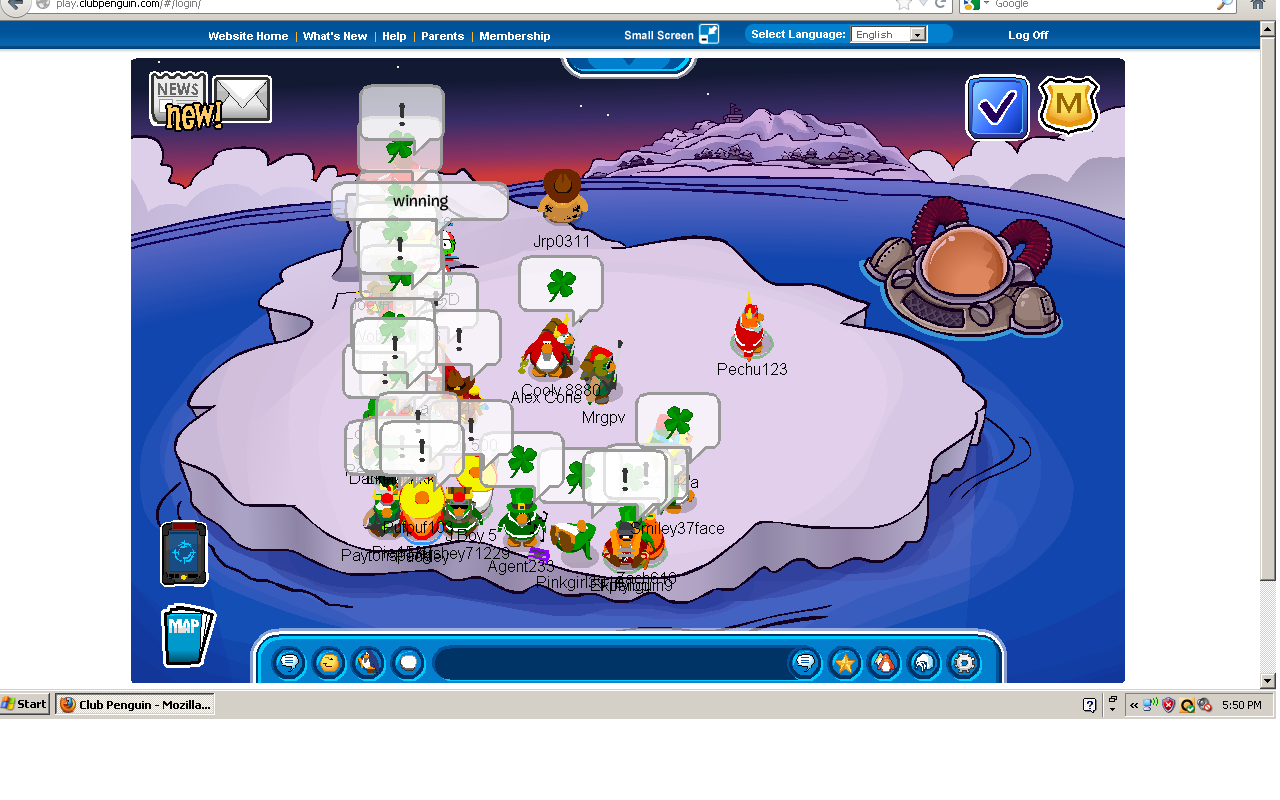Open the blue checkmark icon
The height and width of the screenshot is (800, 1280).
997,107
